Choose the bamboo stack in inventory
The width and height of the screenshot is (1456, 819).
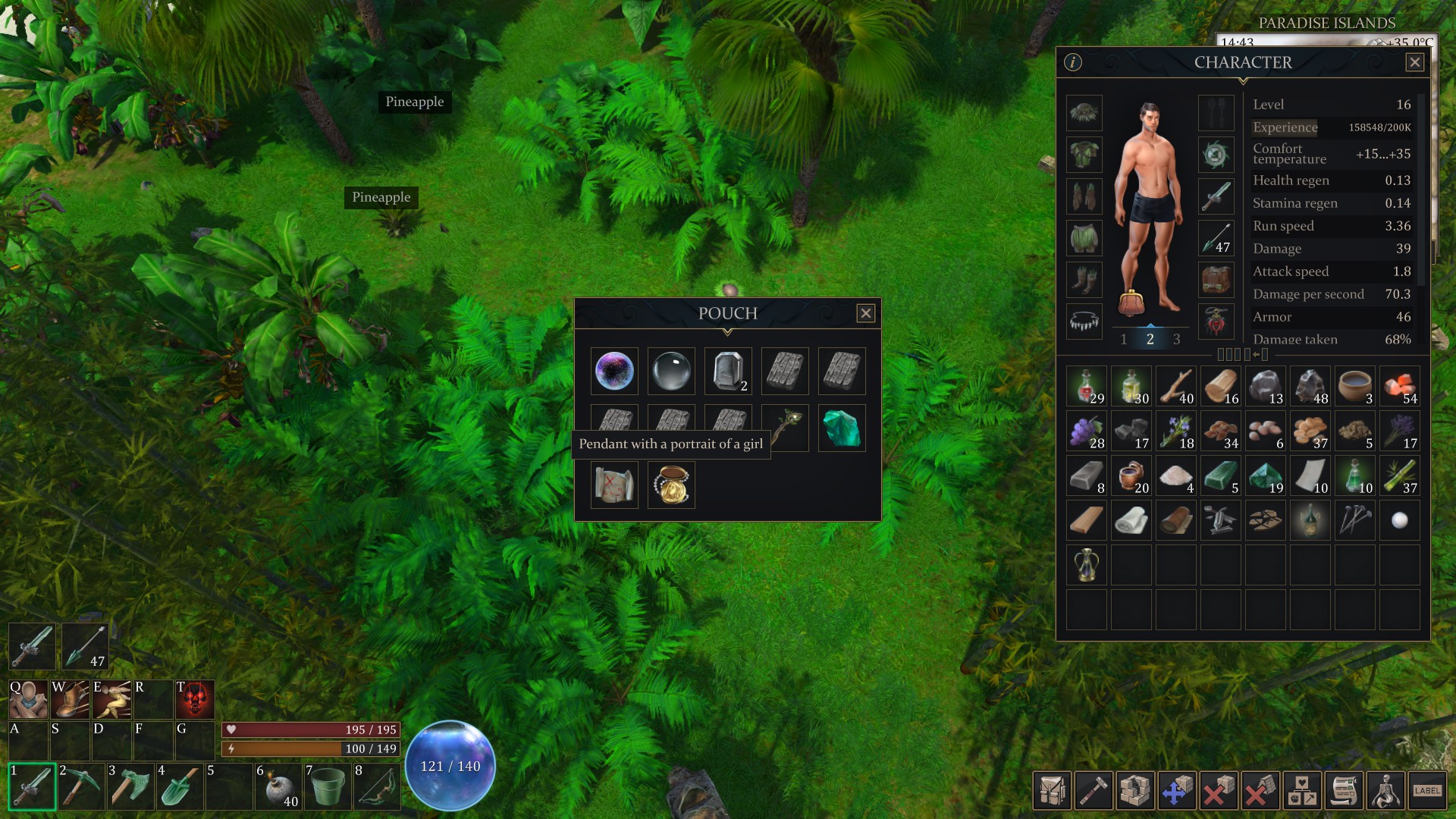pyautogui.click(x=1399, y=475)
